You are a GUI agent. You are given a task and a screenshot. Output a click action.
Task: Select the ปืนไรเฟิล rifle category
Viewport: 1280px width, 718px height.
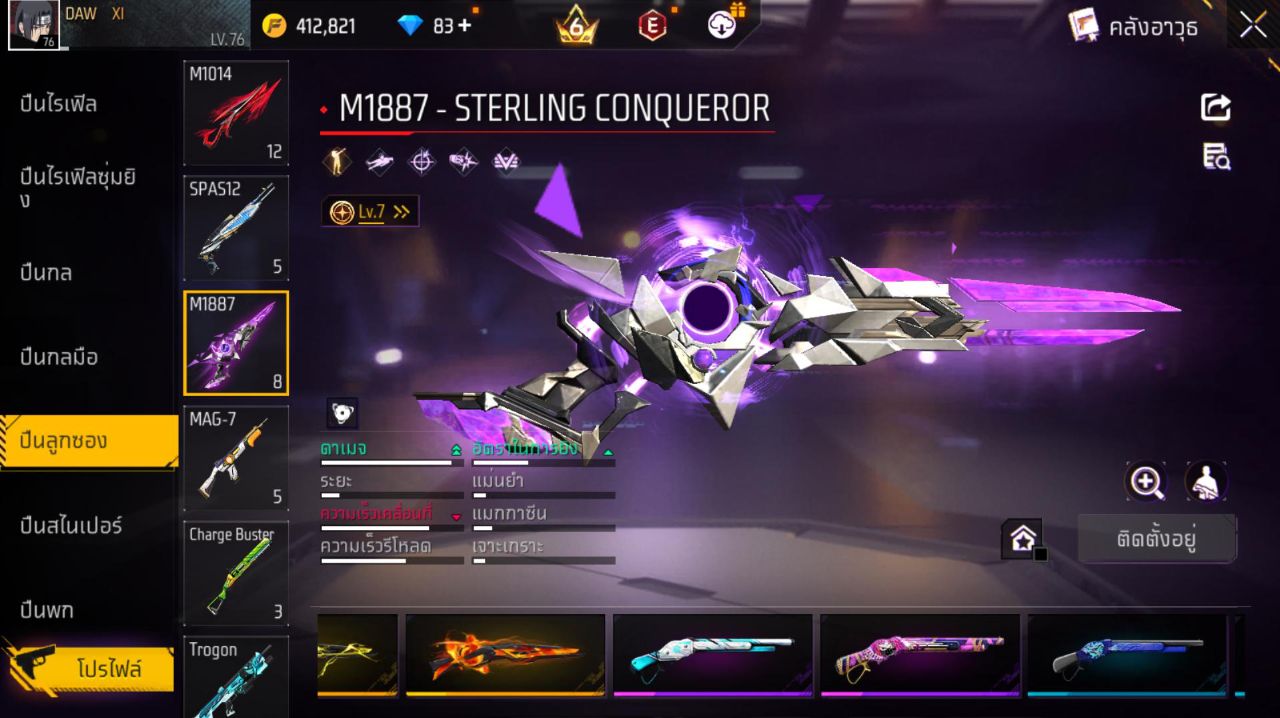(x=59, y=104)
